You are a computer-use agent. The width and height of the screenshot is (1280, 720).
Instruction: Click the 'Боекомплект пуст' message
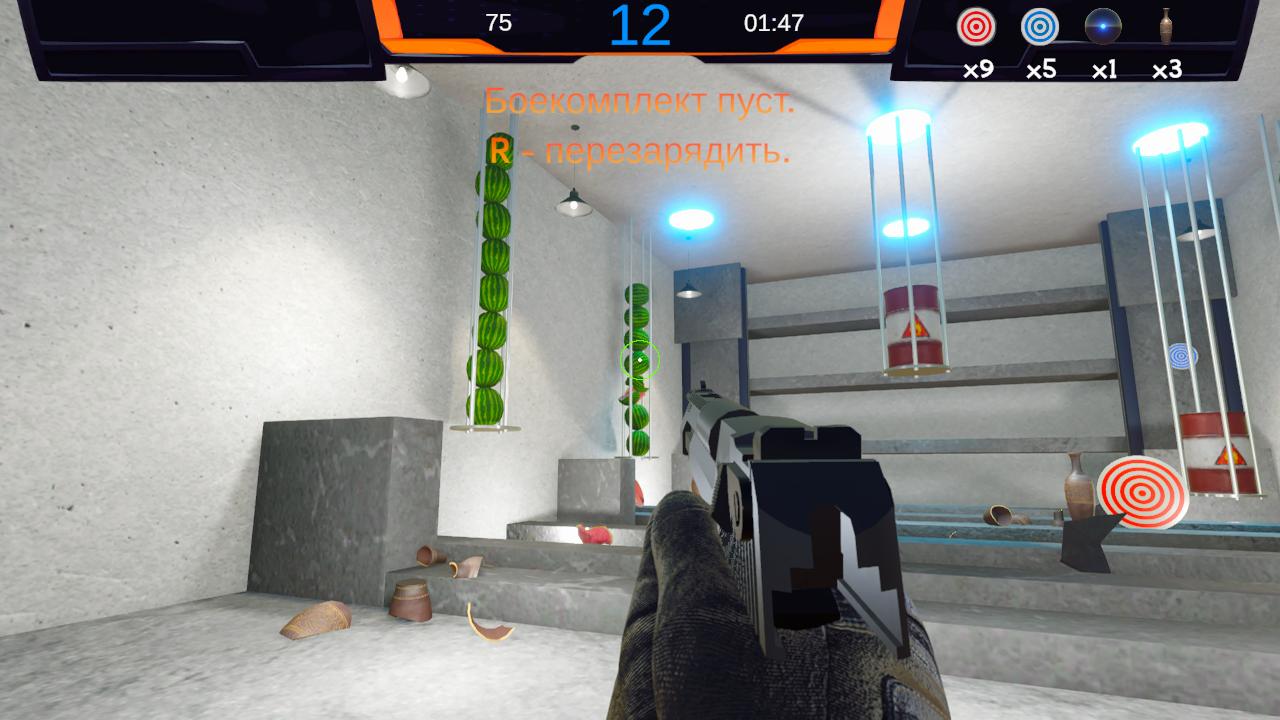pyautogui.click(x=640, y=101)
